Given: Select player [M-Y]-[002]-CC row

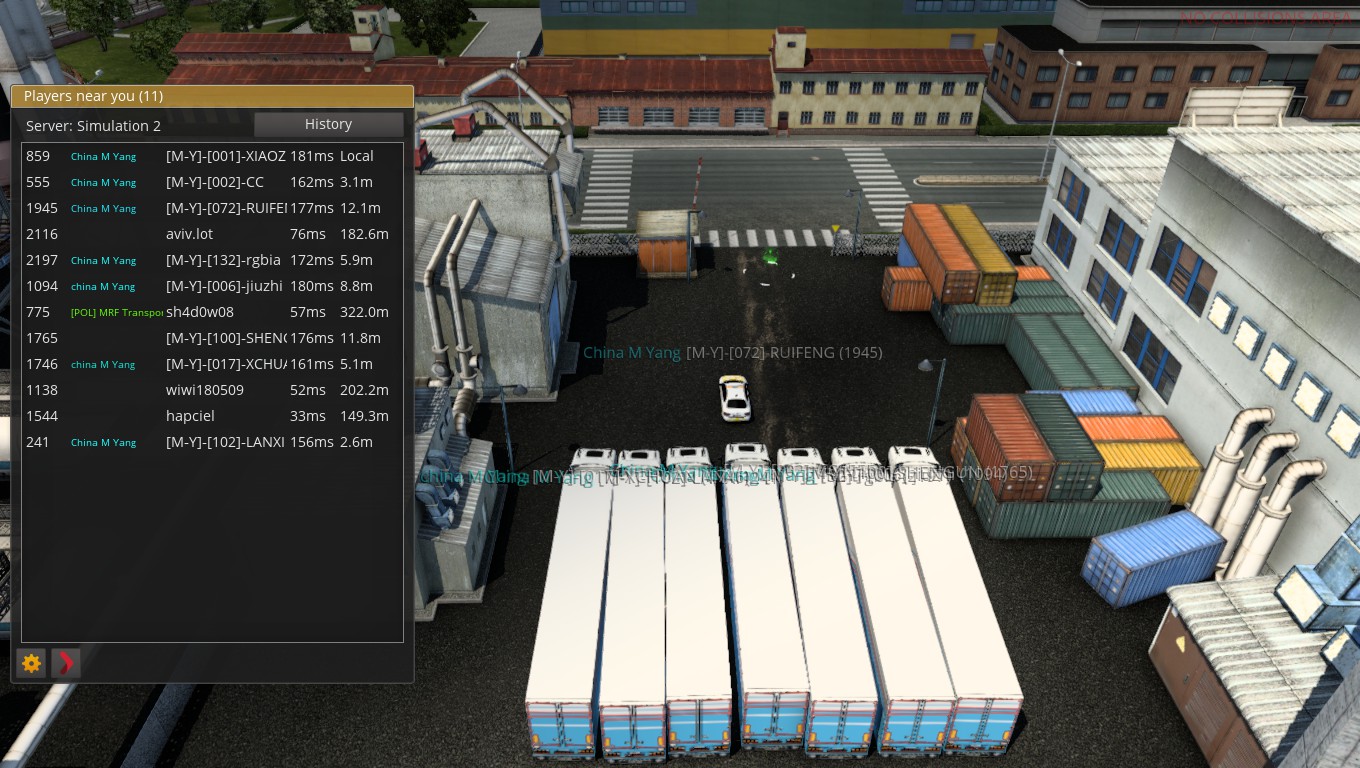Looking at the screenshot, I should coord(214,182).
